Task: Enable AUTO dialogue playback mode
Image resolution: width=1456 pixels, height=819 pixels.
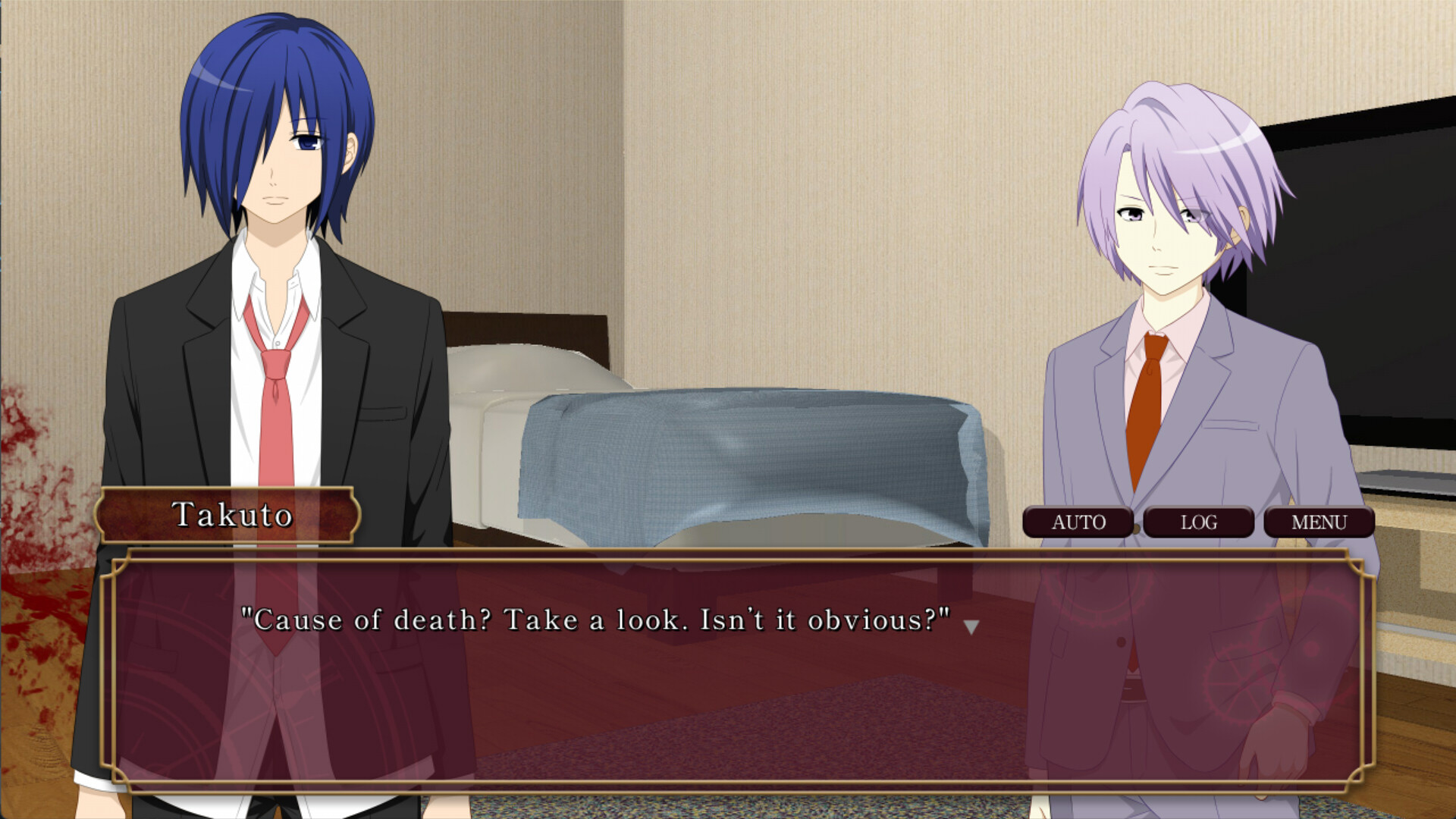Action: point(1078,522)
